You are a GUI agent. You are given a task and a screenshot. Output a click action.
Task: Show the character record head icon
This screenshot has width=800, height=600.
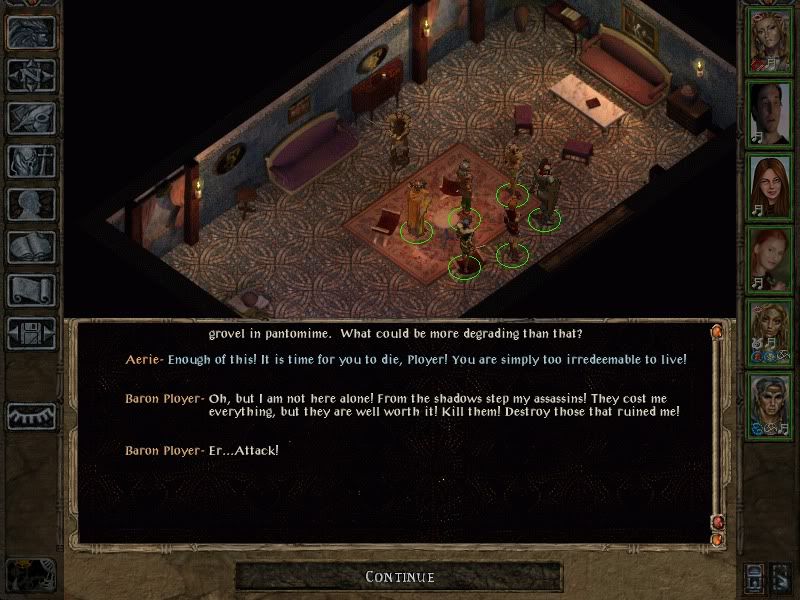pos(30,204)
